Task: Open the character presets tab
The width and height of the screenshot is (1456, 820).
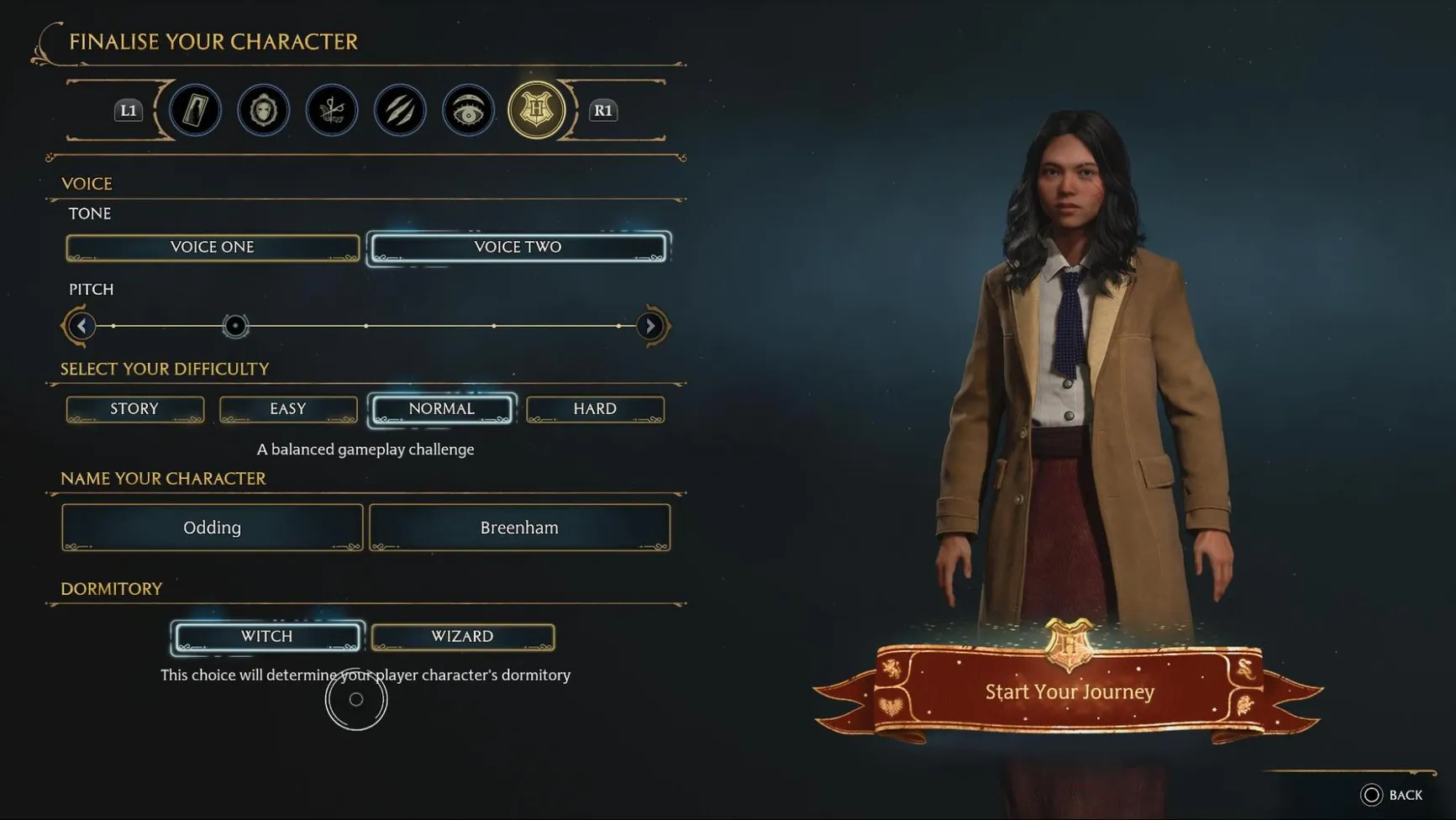Action: (x=195, y=110)
